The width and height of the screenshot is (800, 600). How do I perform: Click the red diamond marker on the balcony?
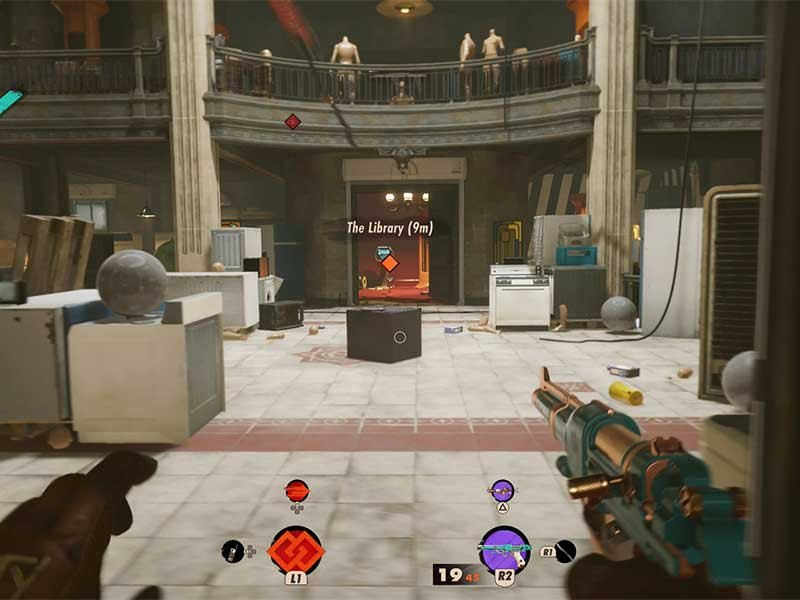coord(292,121)
